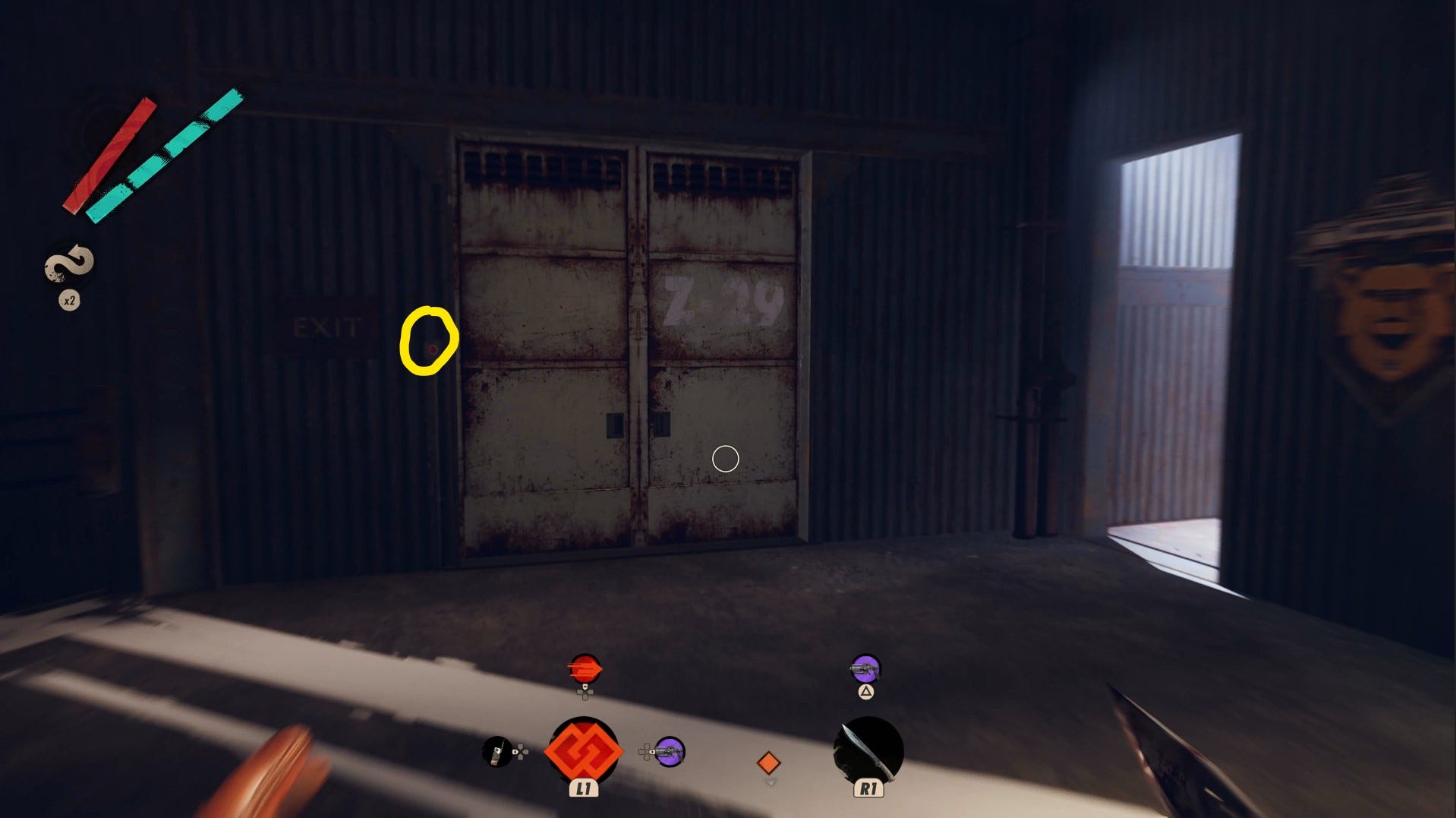Viewport: 1456px width, 818px height.
Task: Select the purple pistol icon above the triangle prompt
Action: pos(865,668)
